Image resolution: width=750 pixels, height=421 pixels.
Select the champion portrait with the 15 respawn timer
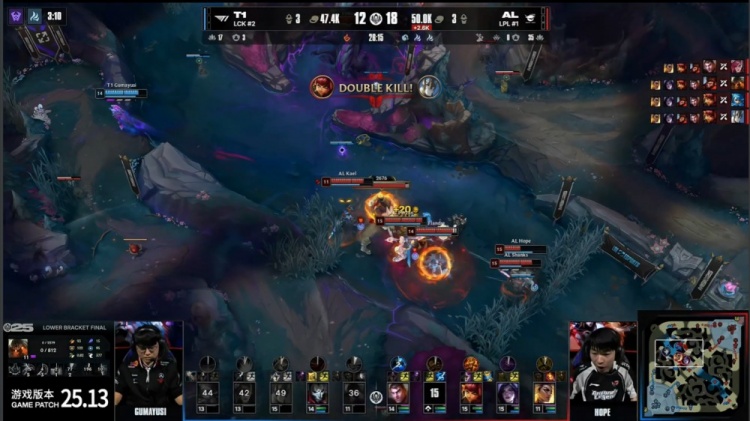[434, 393]
